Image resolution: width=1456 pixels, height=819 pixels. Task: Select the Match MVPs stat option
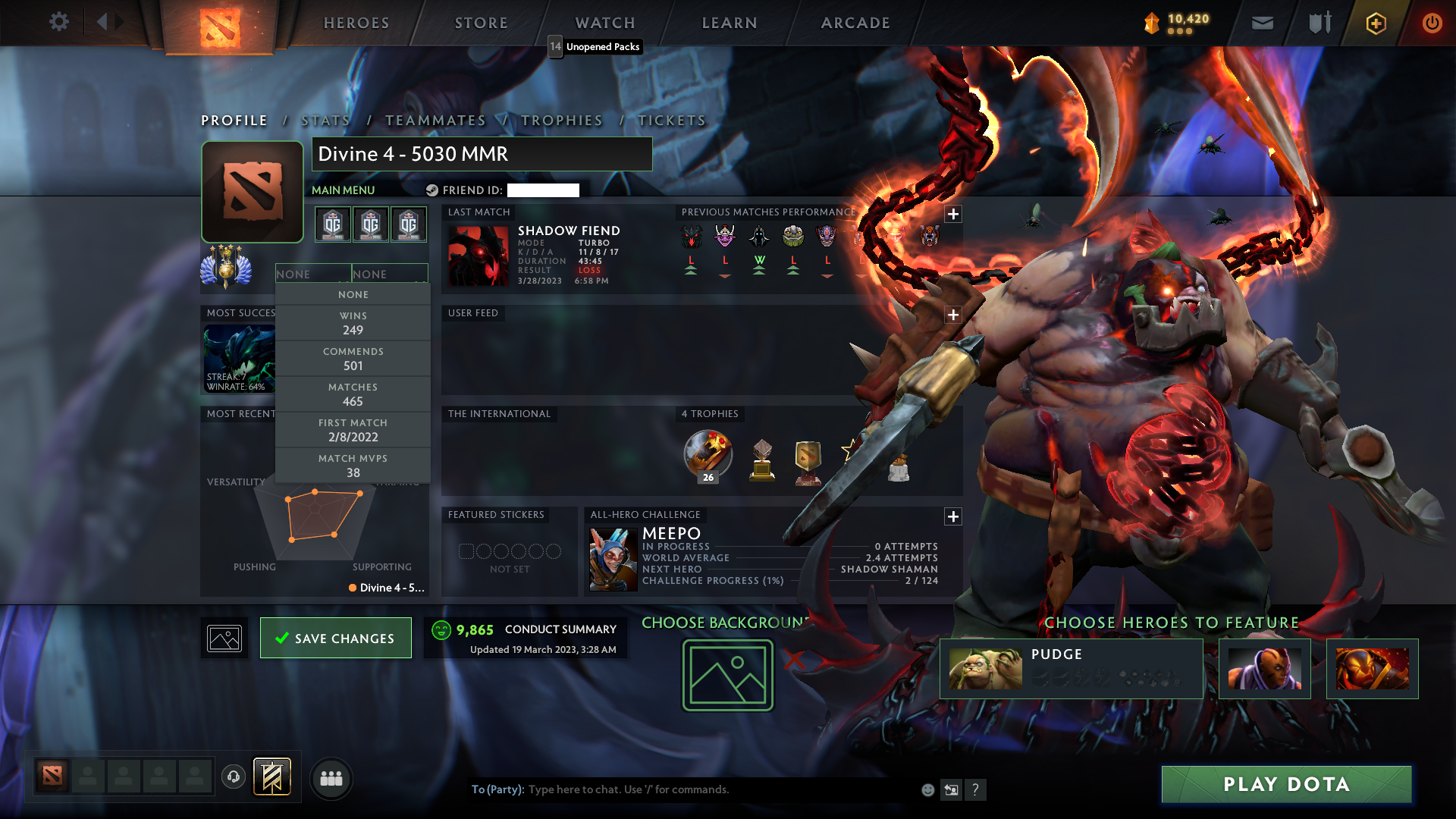click(353, 465)
